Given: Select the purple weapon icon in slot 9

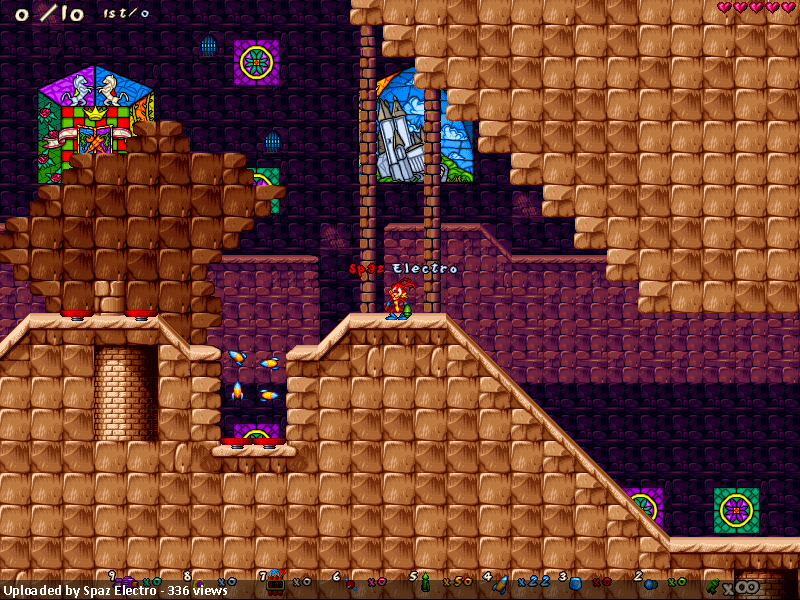Looking at the screenshot, I should coord(126,580).
